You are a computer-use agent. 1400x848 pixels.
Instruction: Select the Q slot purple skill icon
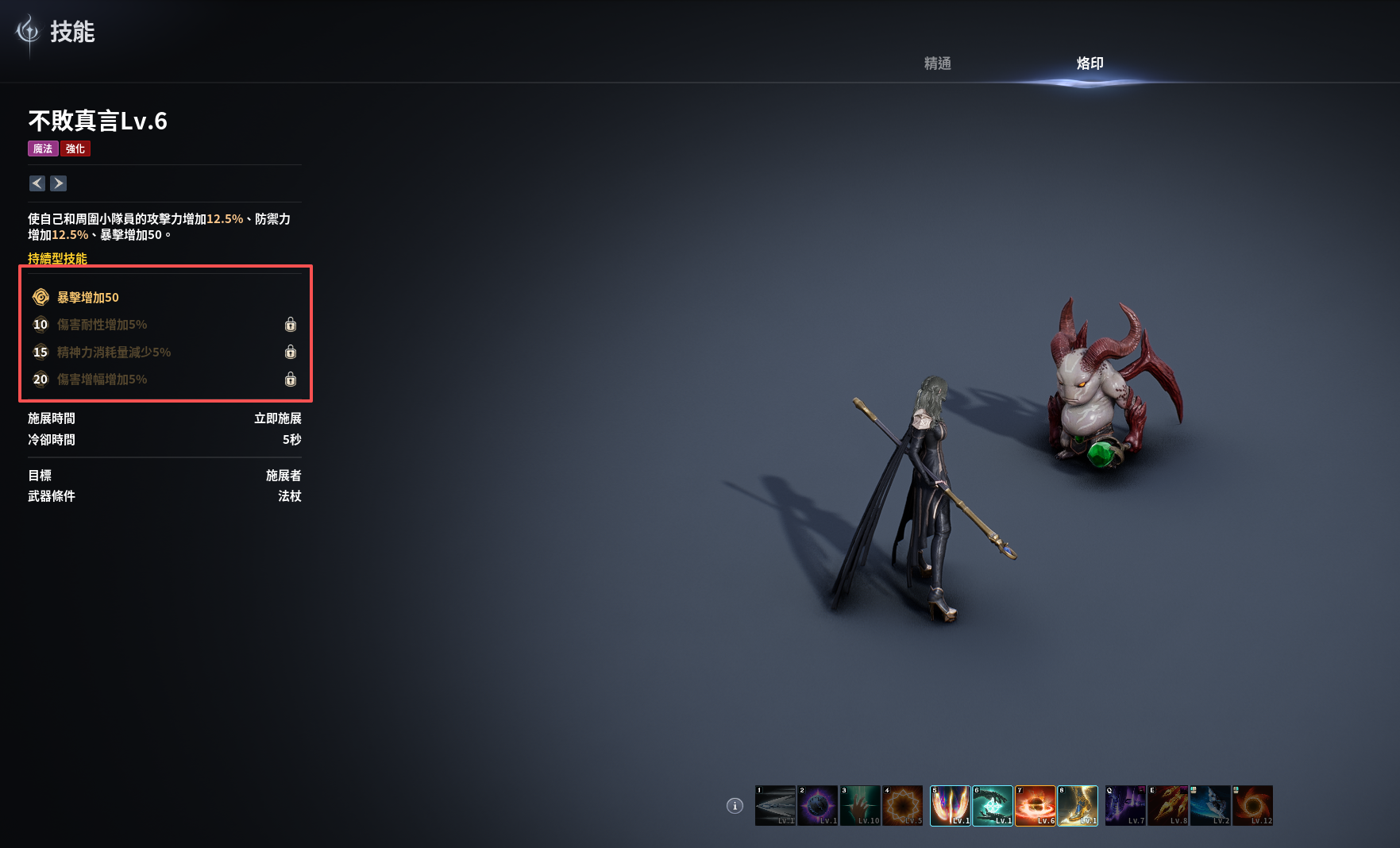point(1125,806)
